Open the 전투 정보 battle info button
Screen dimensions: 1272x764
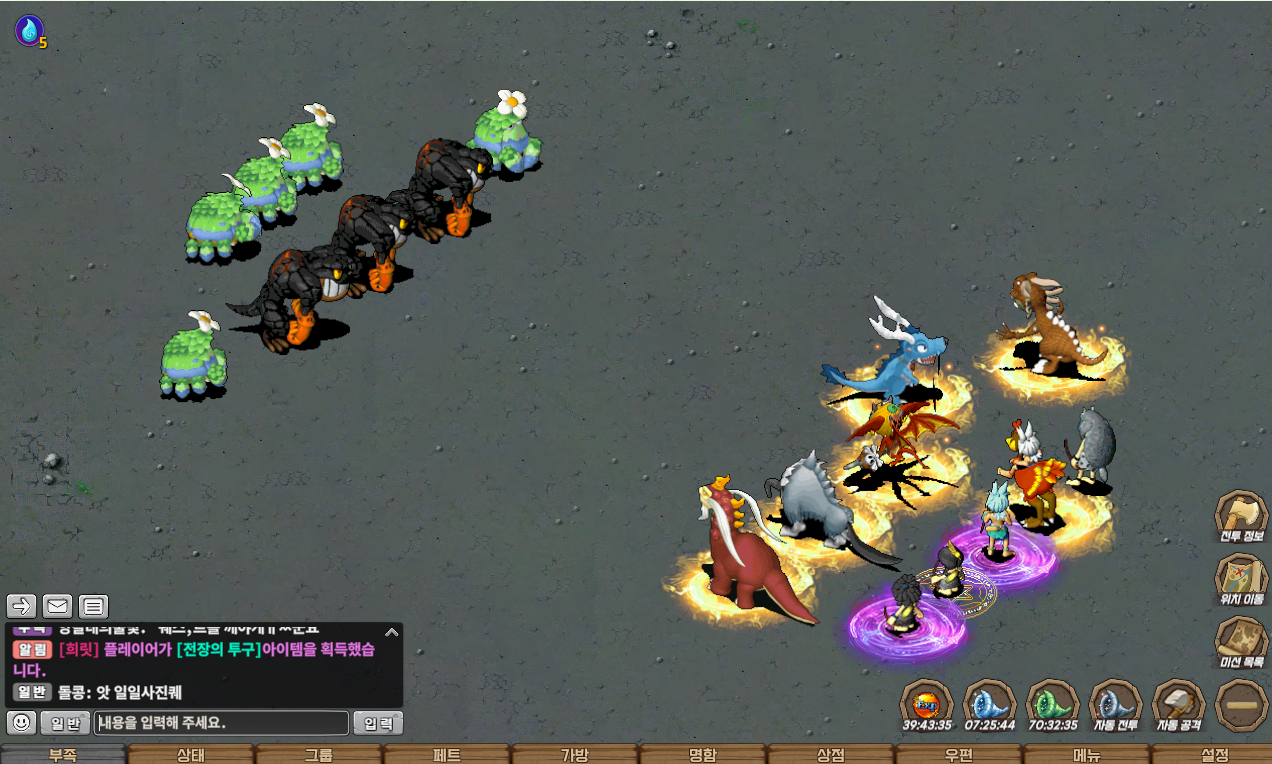point(1240,517)
